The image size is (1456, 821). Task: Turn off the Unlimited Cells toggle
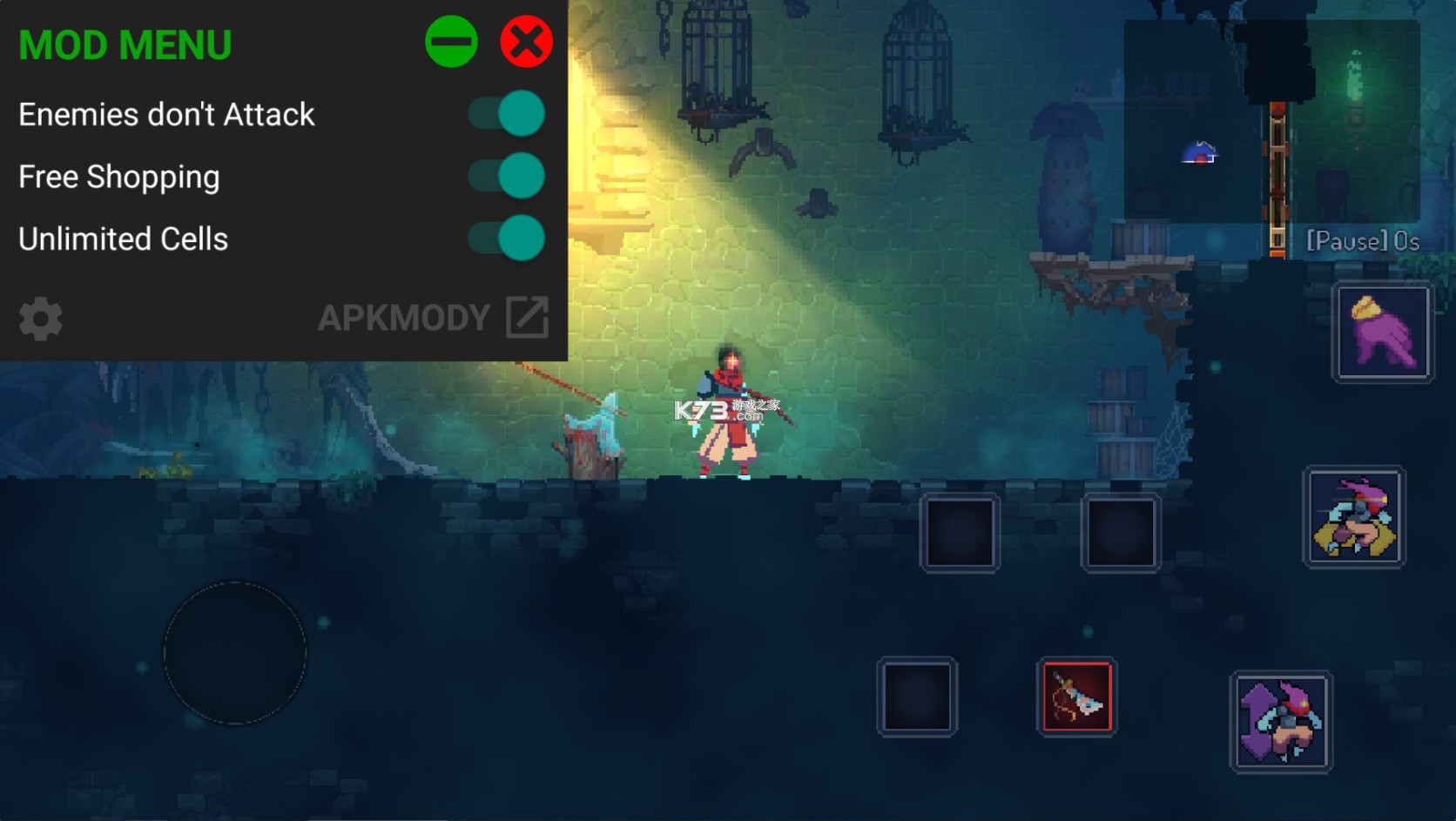(506, 238)
